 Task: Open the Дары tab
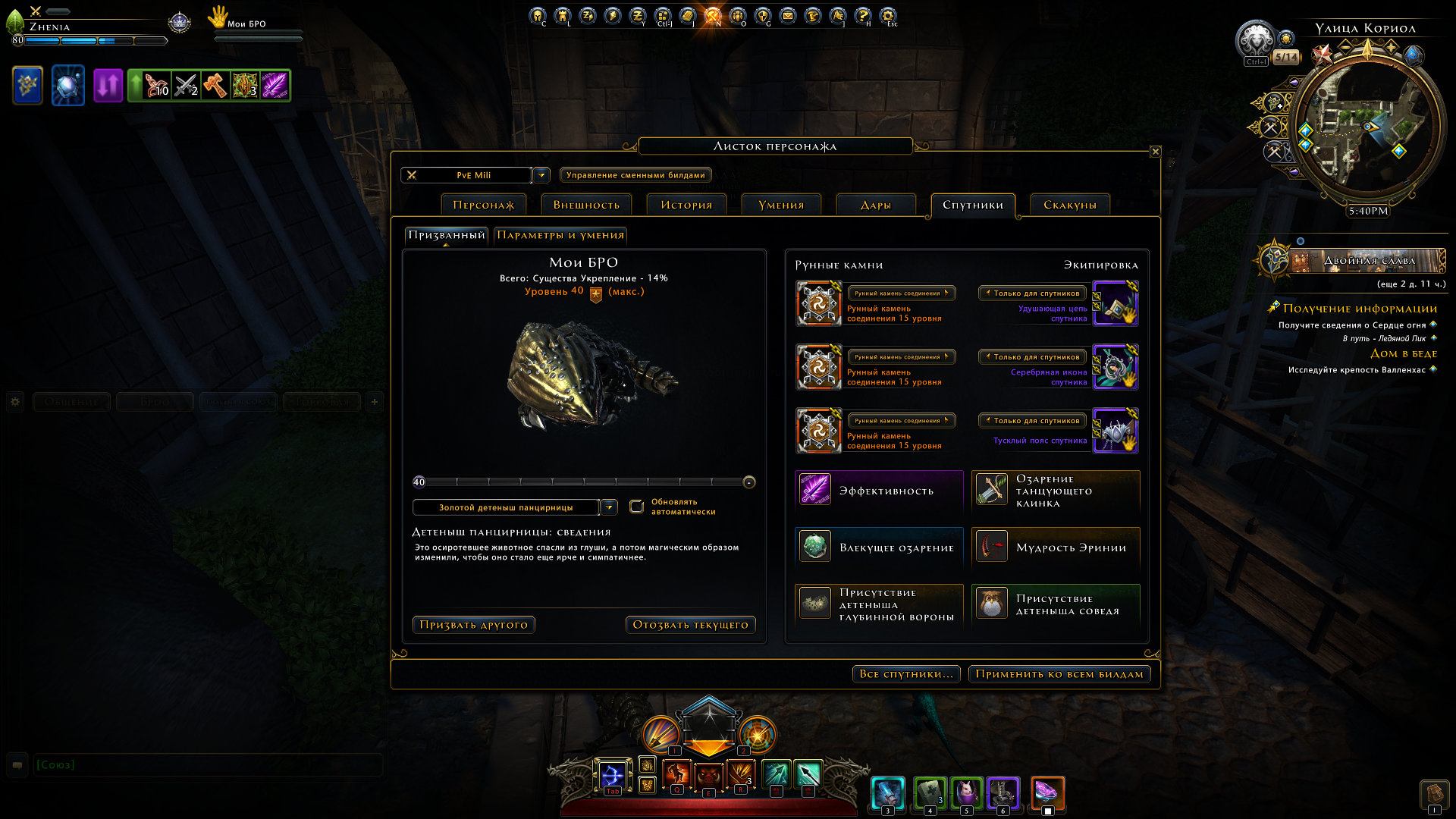[x=875, y=205]
